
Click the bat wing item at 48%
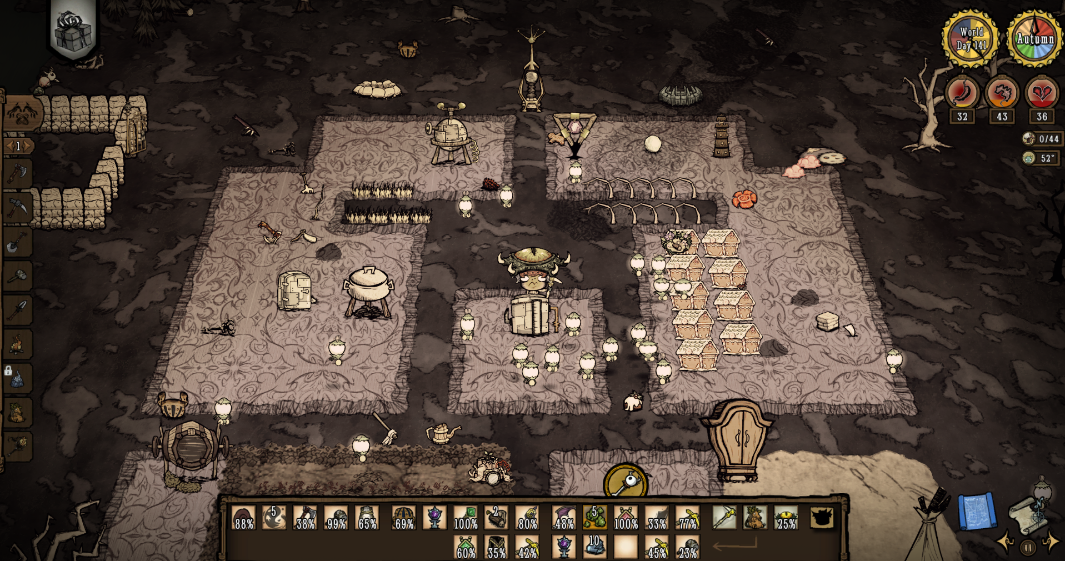[x=564, y=518]
